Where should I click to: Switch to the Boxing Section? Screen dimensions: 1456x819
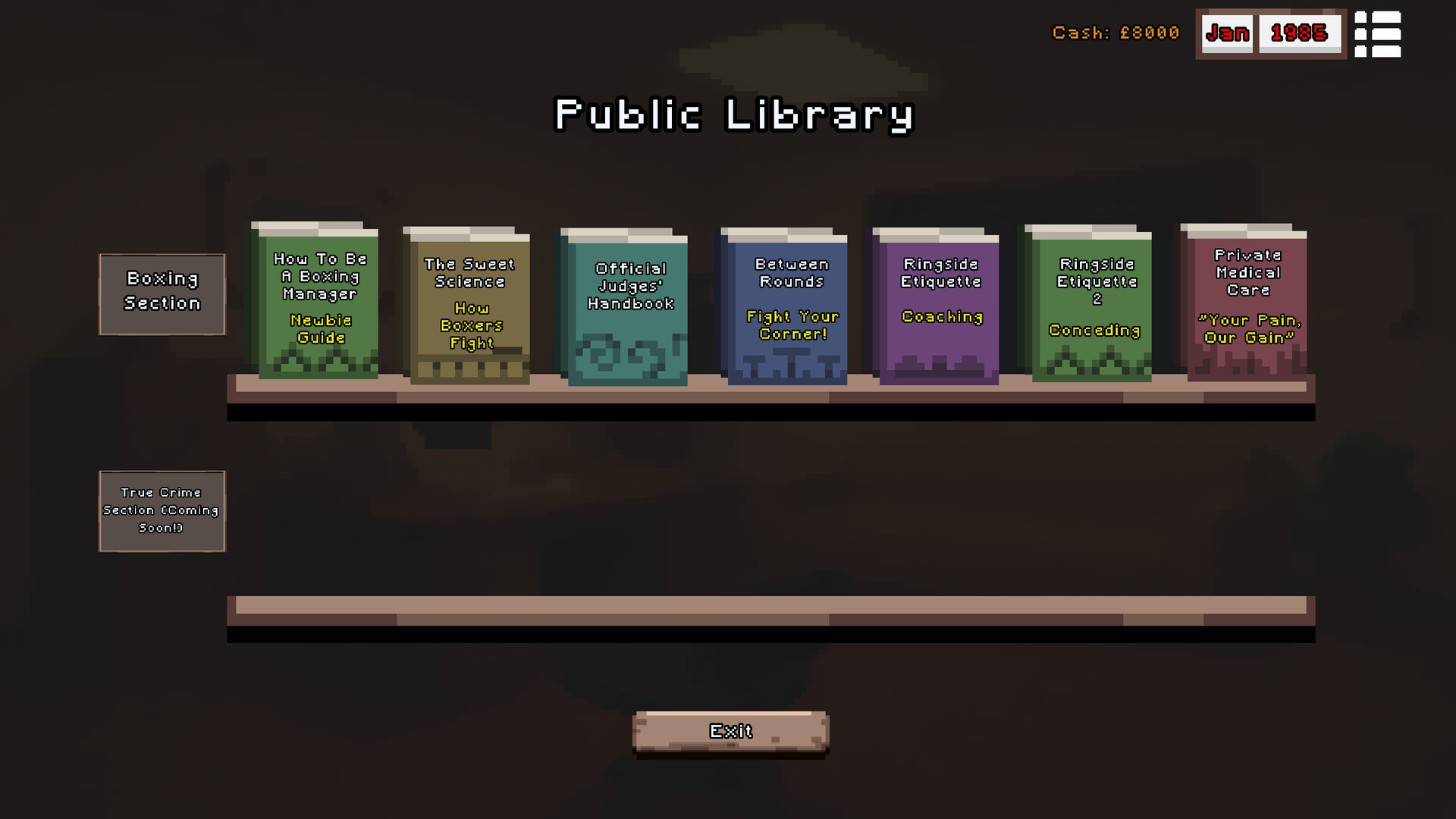click(162, 293)
